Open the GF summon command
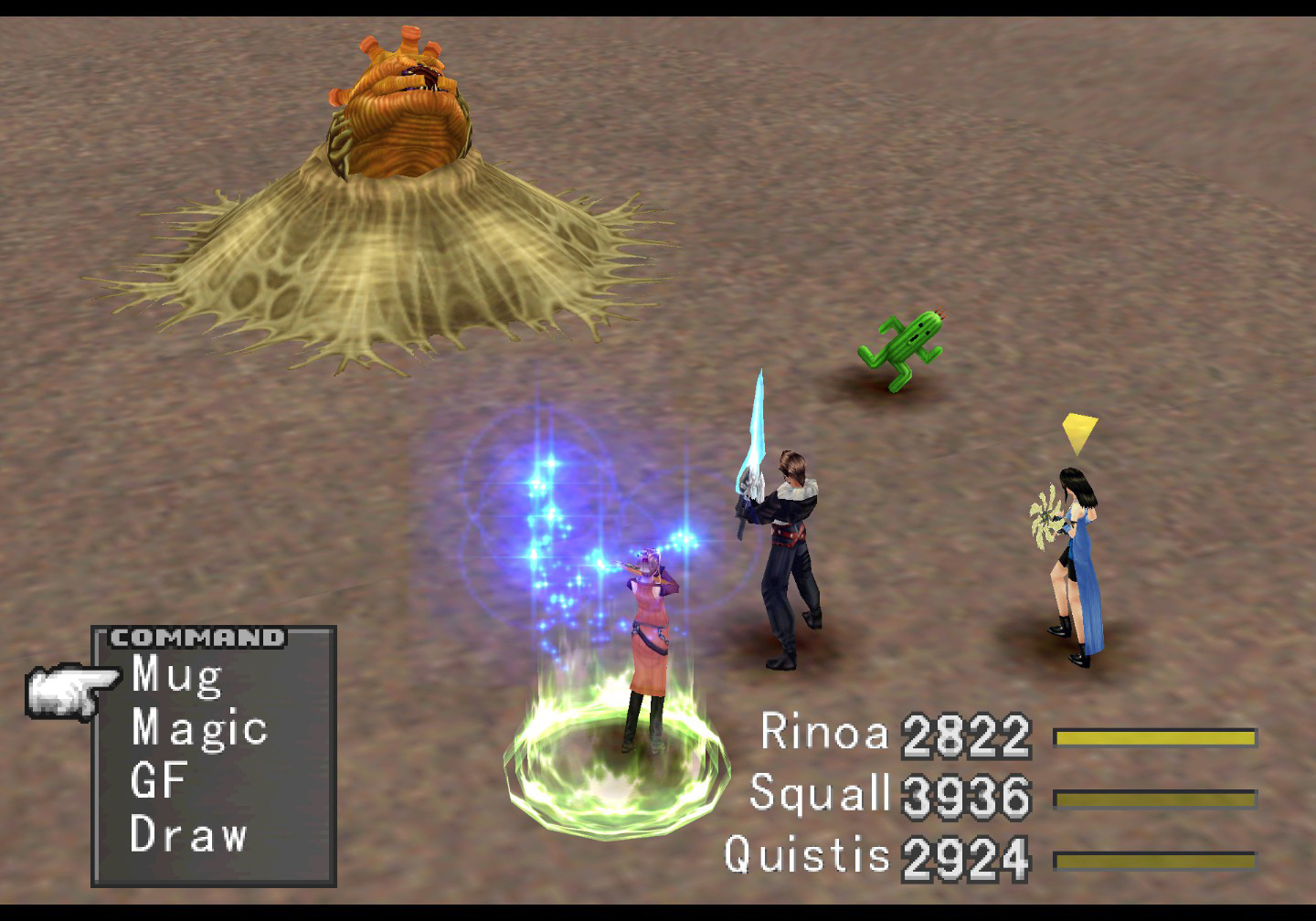This screenshot has height=921, width=1316. point(159,781)
